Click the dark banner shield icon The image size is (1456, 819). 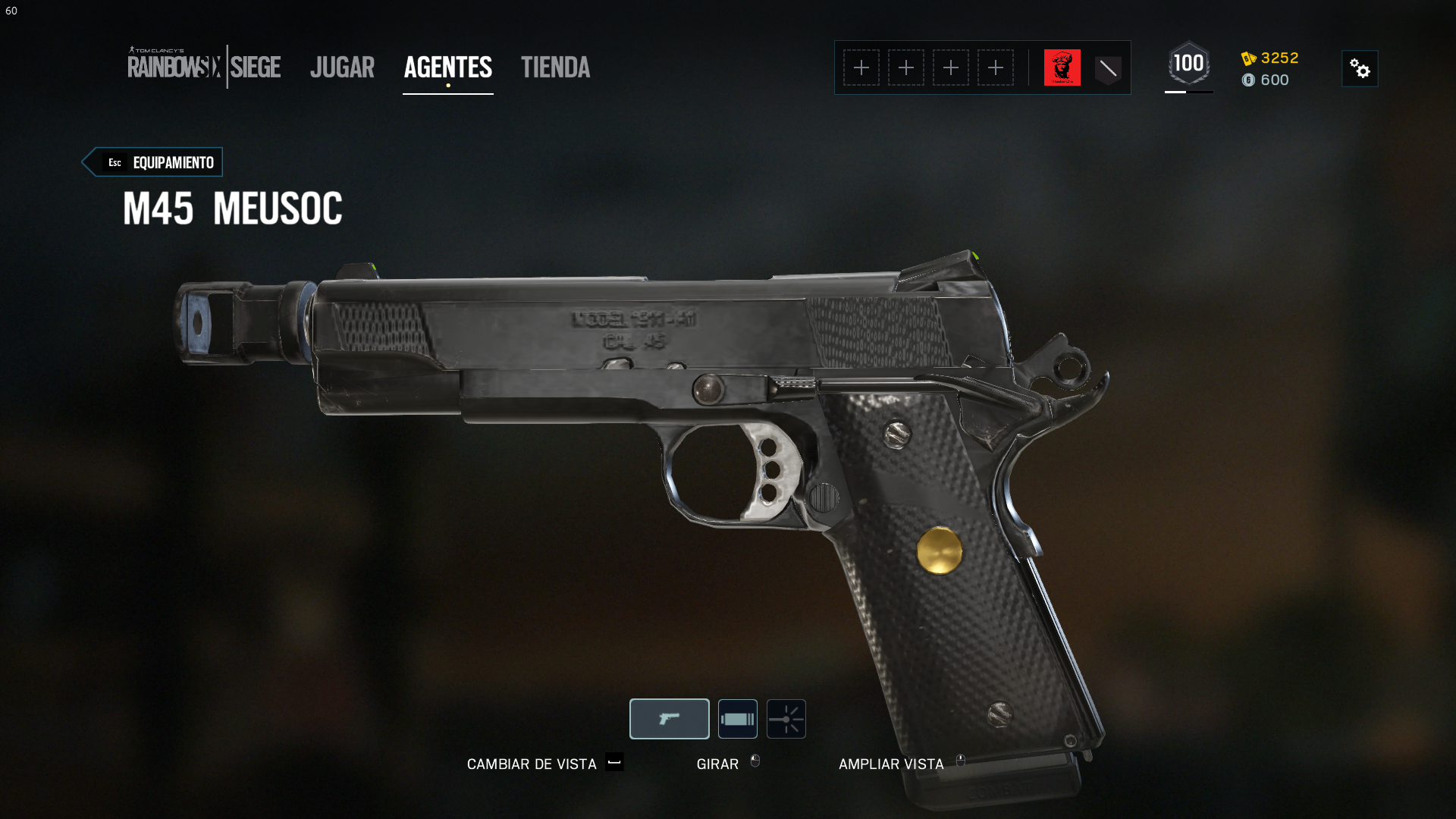[1108, 67]
